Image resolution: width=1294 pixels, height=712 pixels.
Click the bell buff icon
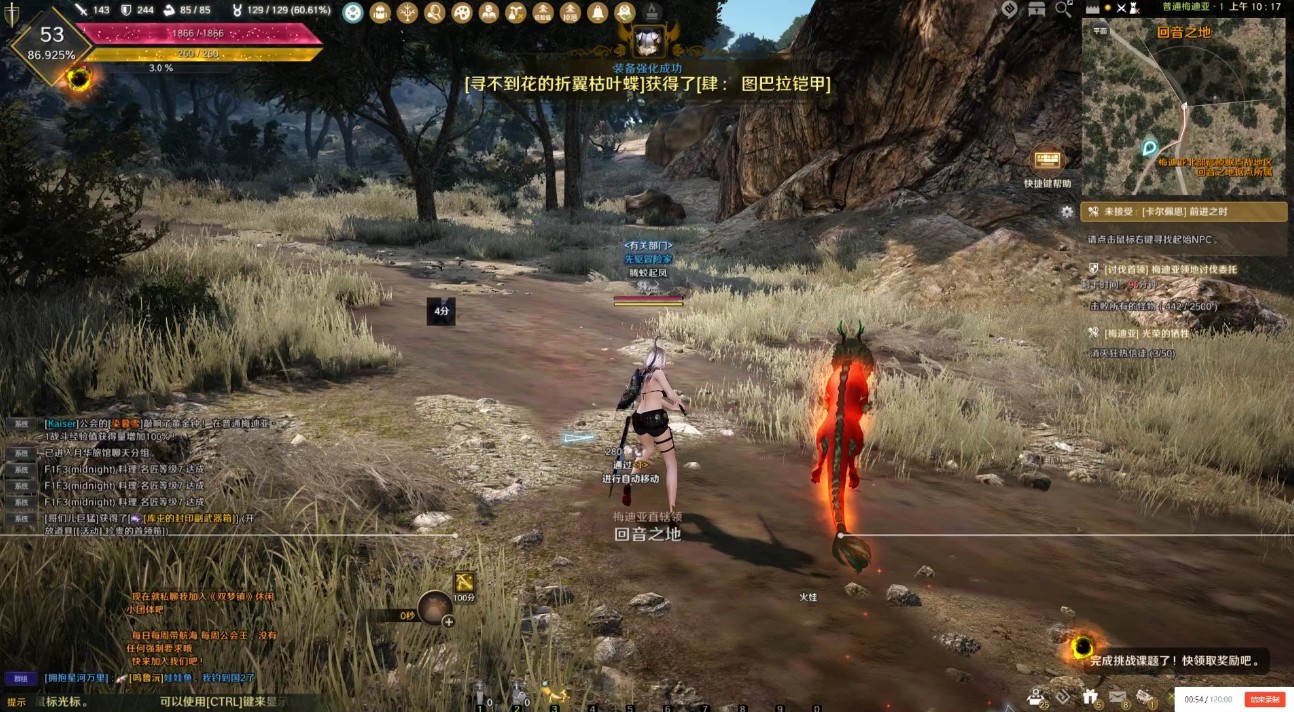pos(597,13)
